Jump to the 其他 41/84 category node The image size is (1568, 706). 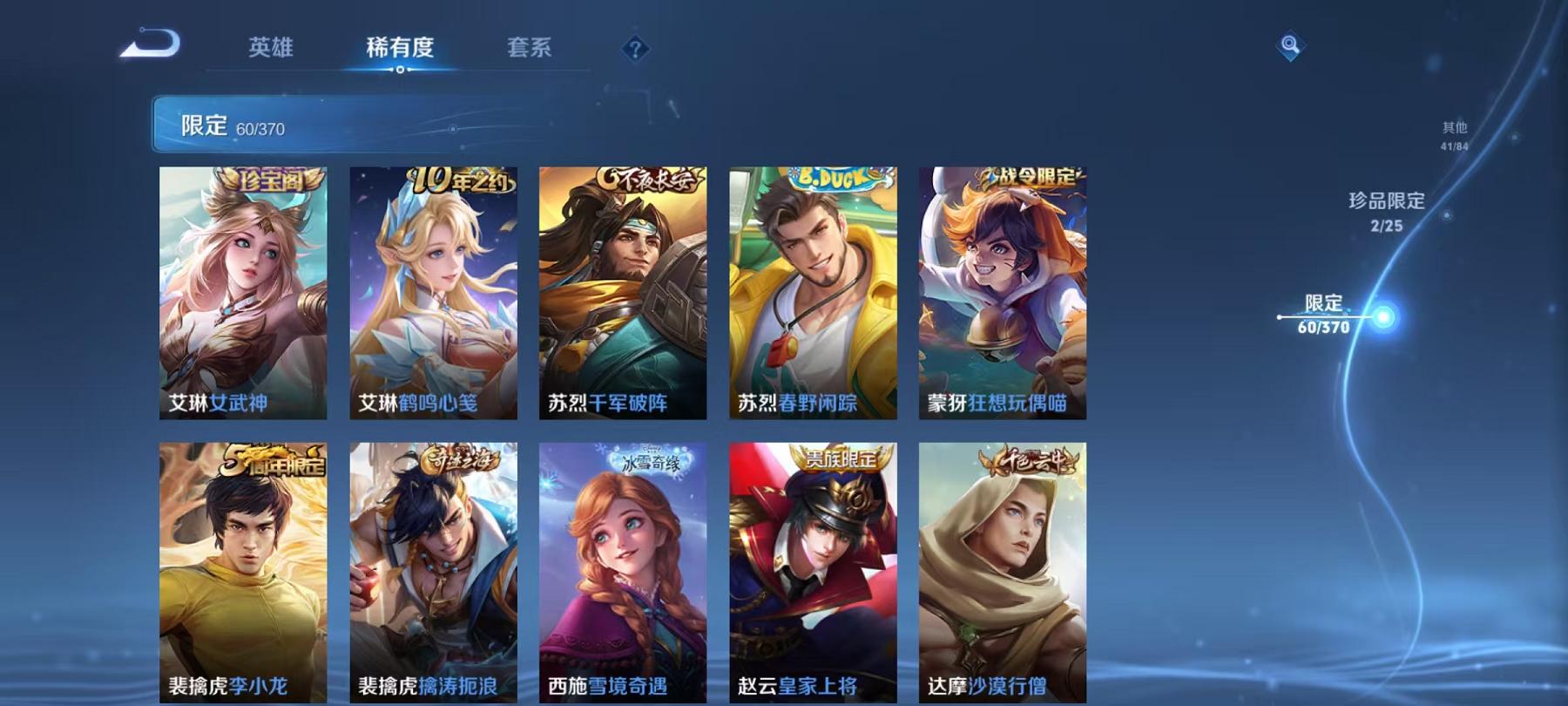[1454, 135]
